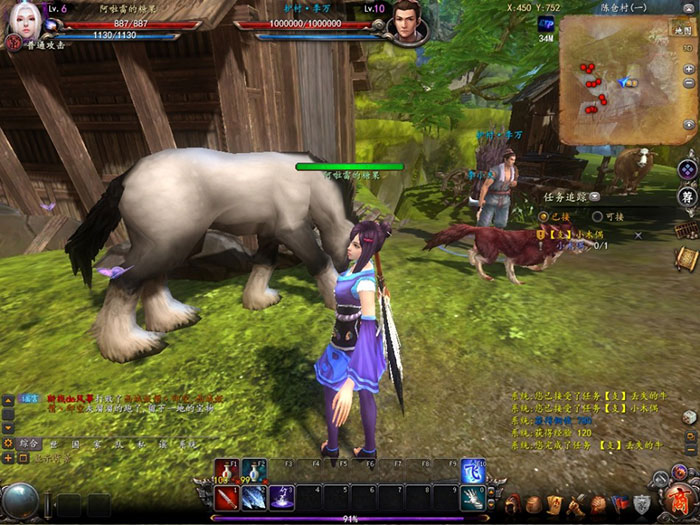700x525 pixels.
Task: Switch to the 综合 chat tab
Action: (x=28, y=443)
